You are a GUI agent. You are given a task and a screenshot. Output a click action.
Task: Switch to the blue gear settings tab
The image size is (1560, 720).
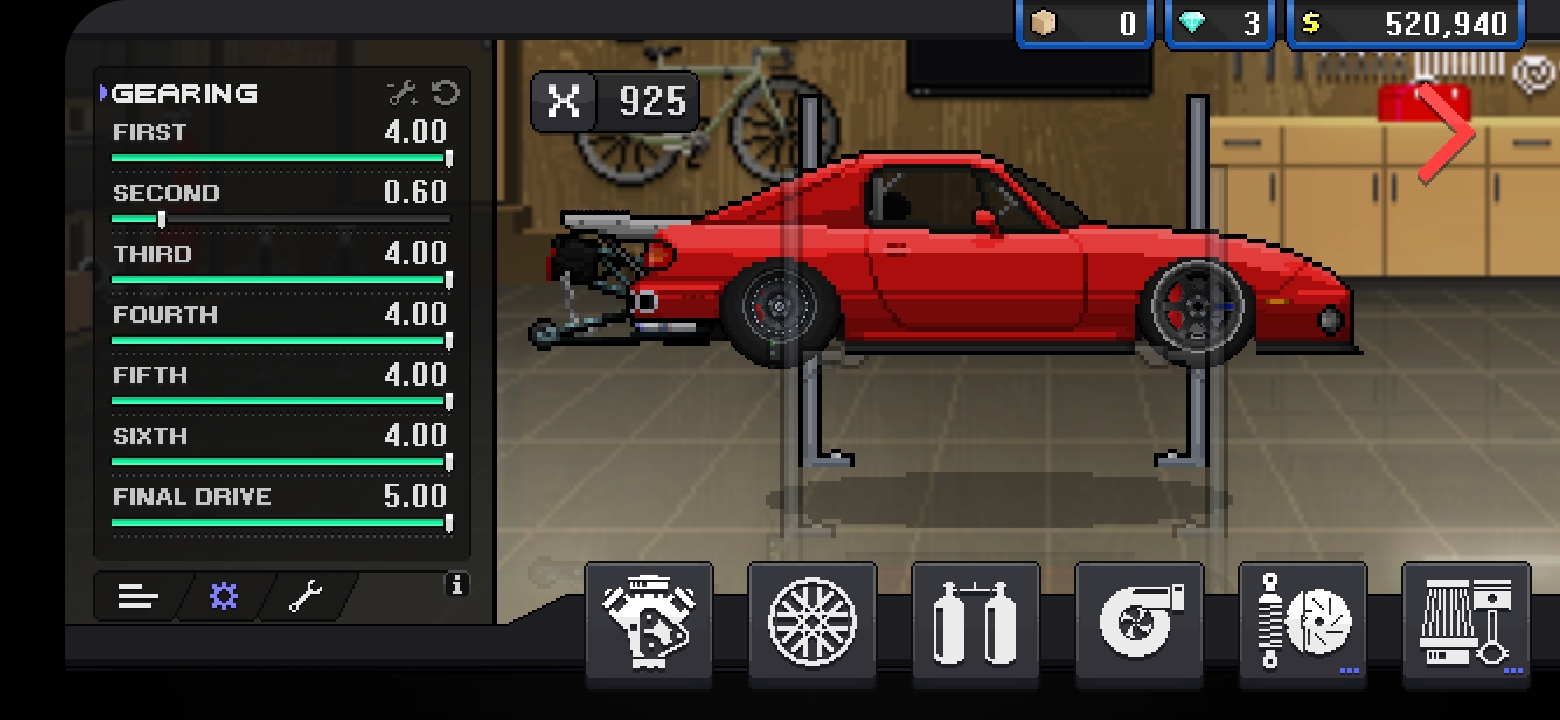[224, 597]
